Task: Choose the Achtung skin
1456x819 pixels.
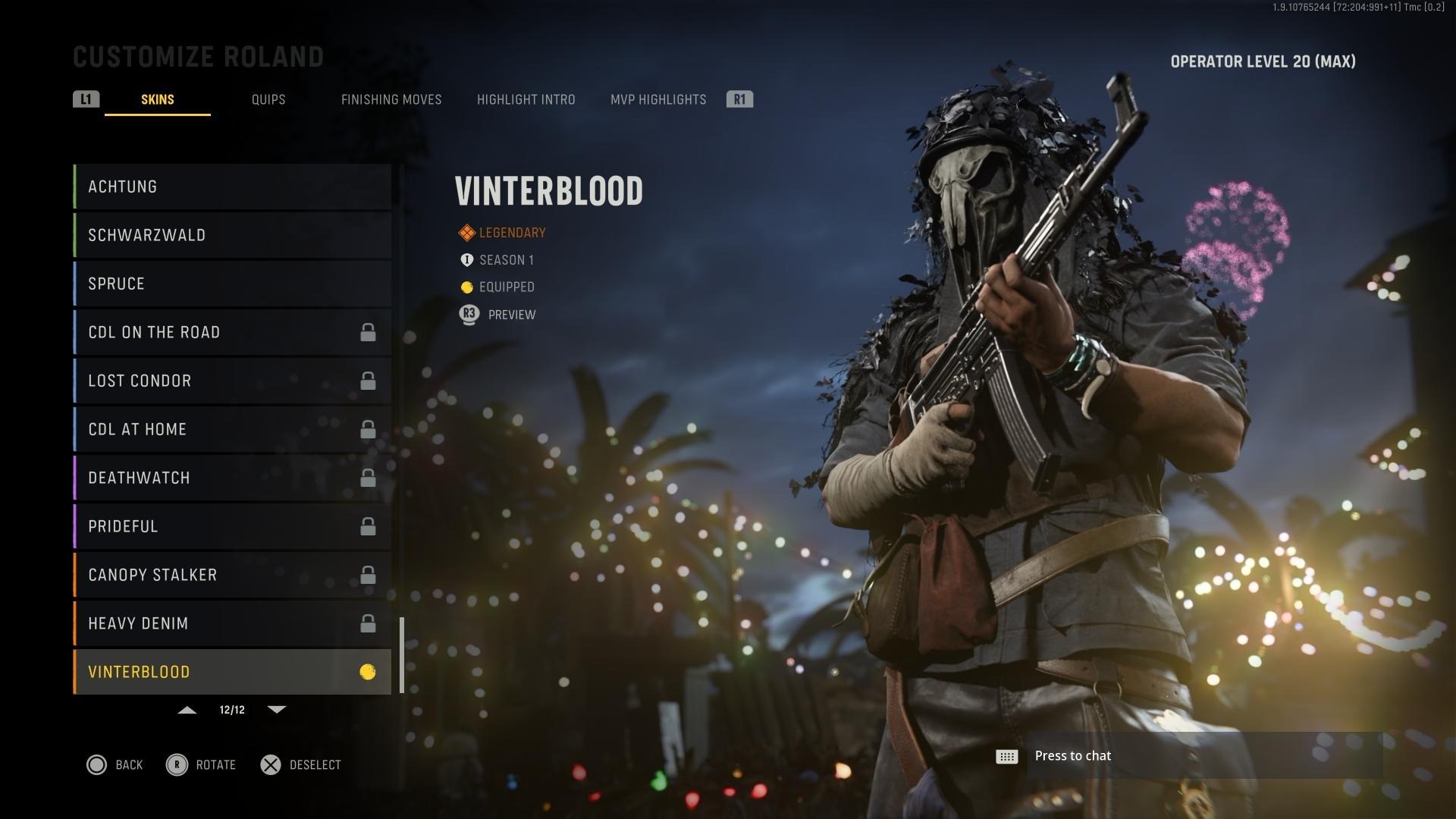Action: pos(232,187)
